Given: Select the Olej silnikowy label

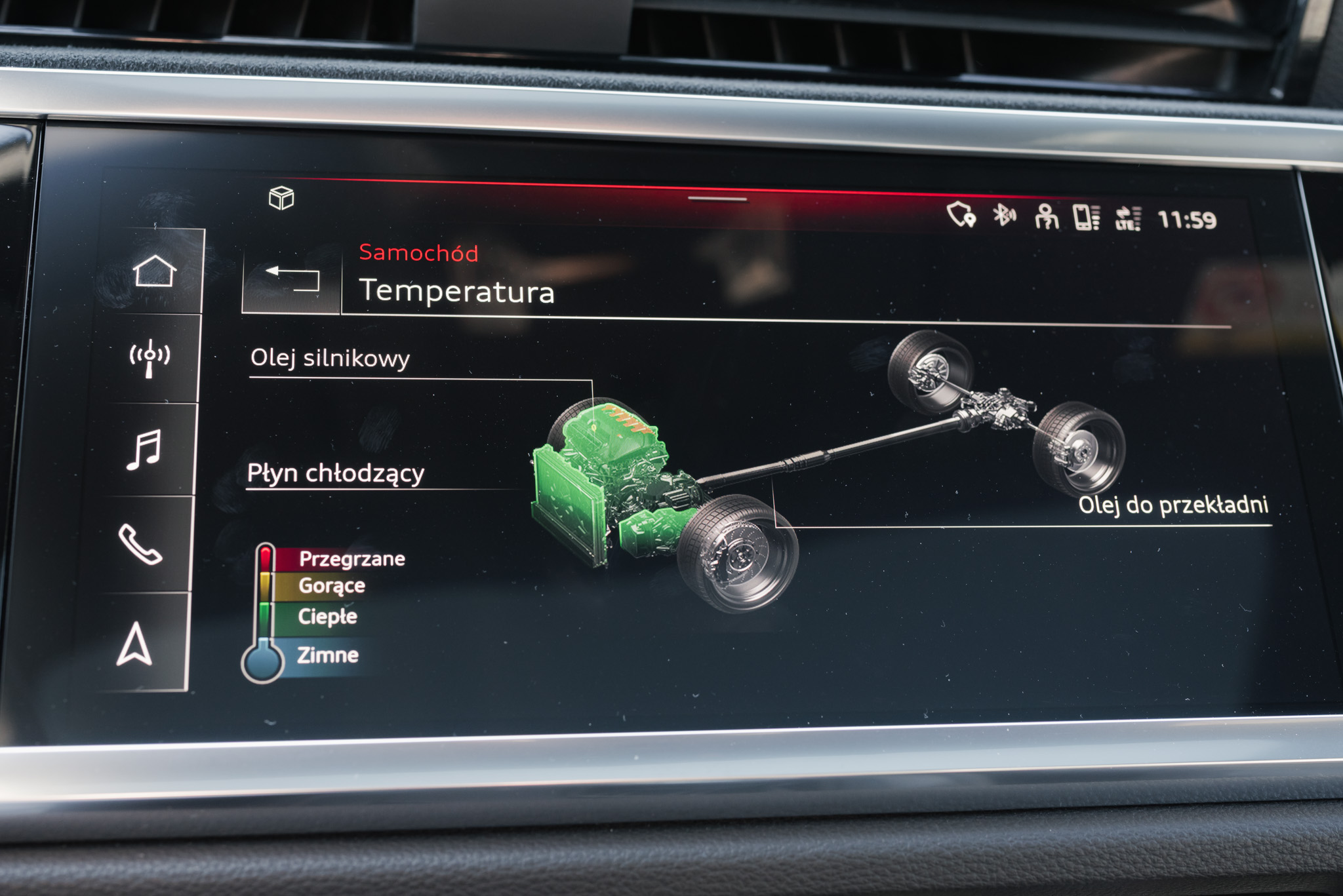Looking at the screenshot, I should [330, 359].
